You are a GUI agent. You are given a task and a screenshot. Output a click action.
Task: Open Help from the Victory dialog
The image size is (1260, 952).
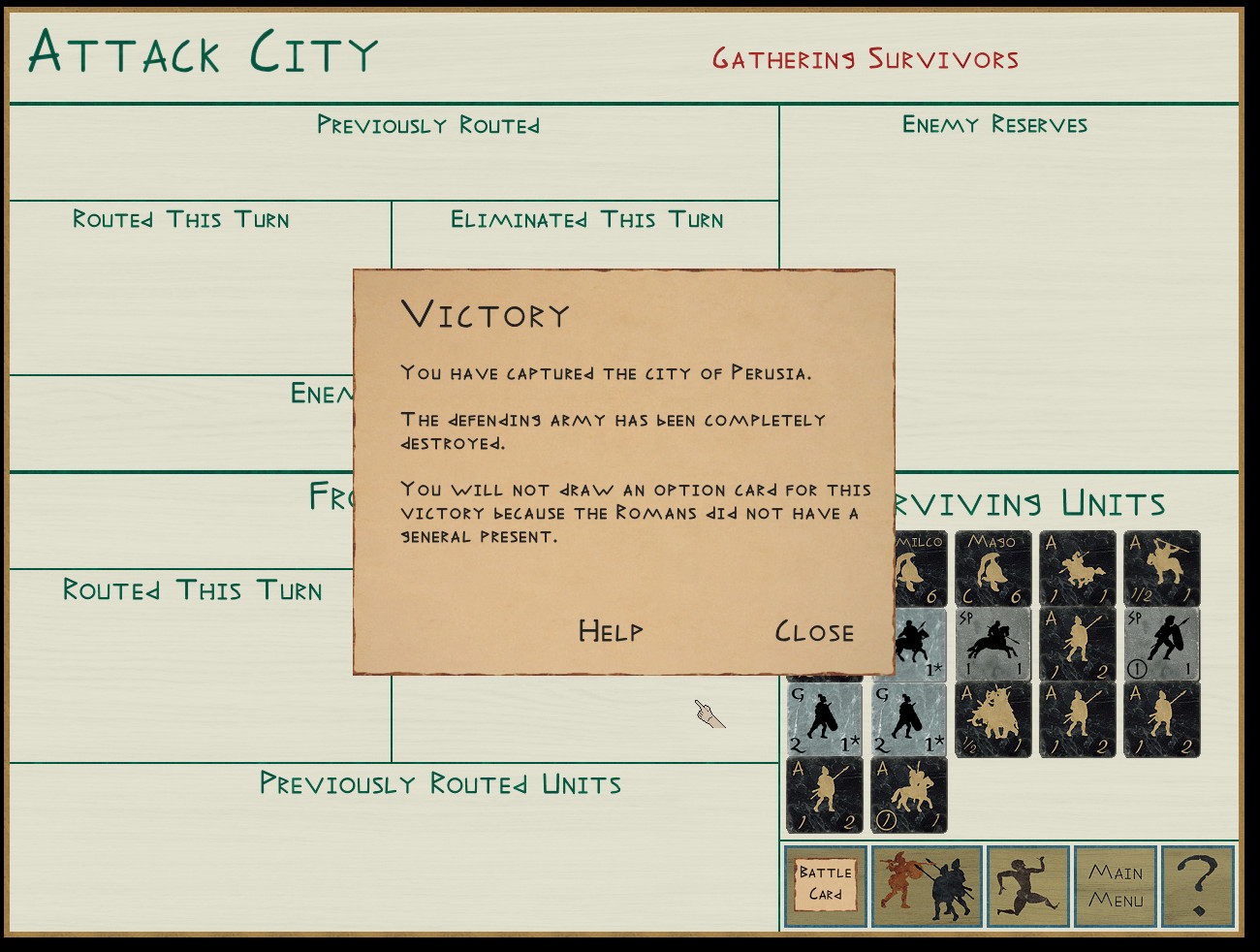click(x=610, y=632)
